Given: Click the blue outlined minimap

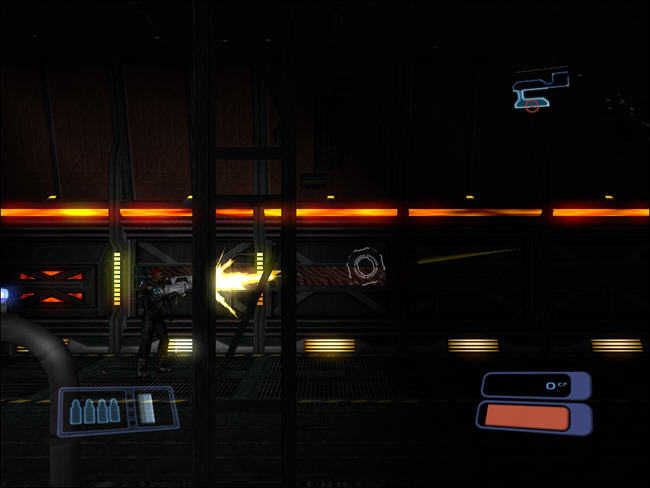Looking at the screenshot, I should pos(541,90).
